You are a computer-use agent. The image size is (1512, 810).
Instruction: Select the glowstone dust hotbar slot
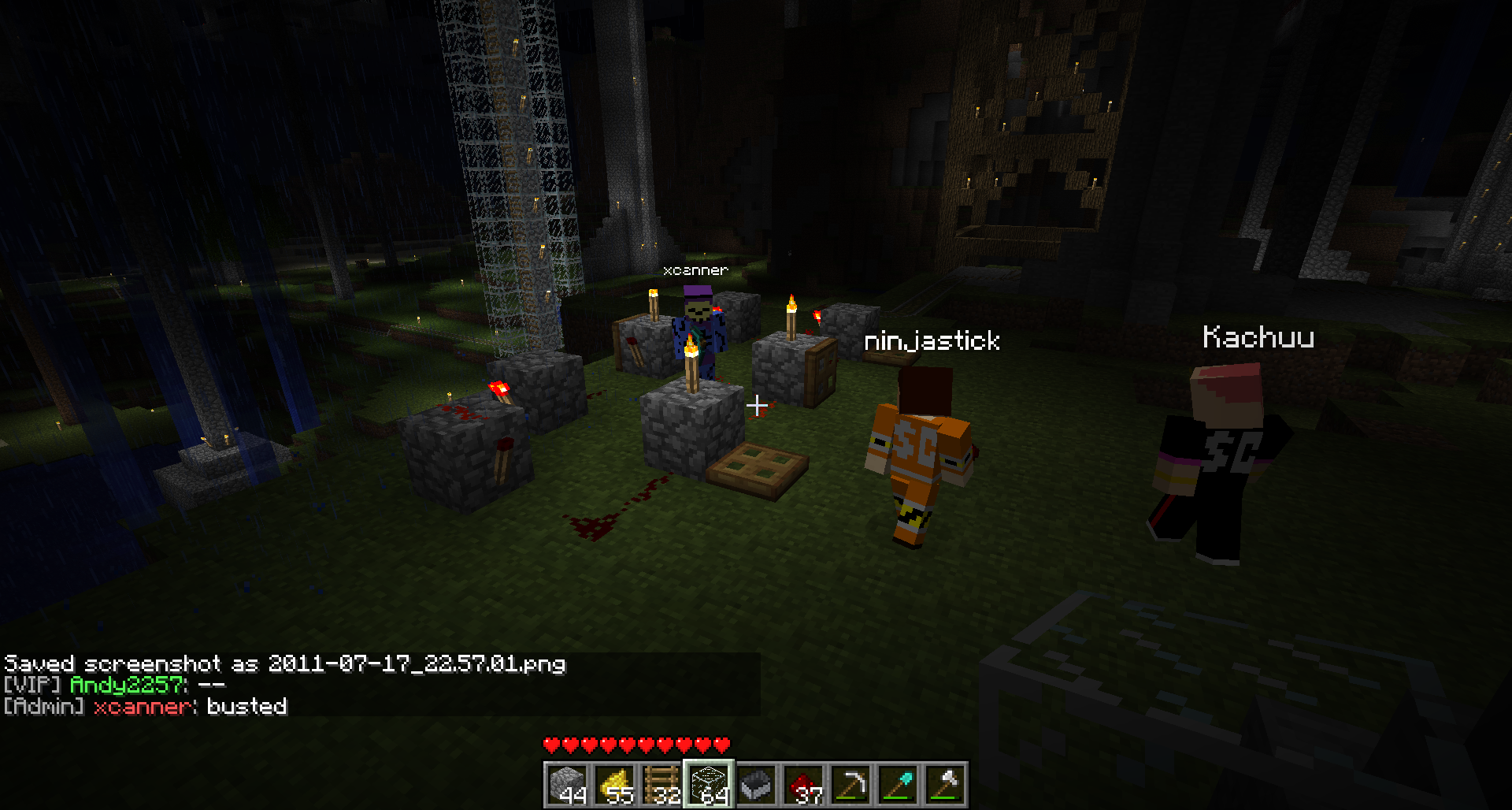point(614,784)
